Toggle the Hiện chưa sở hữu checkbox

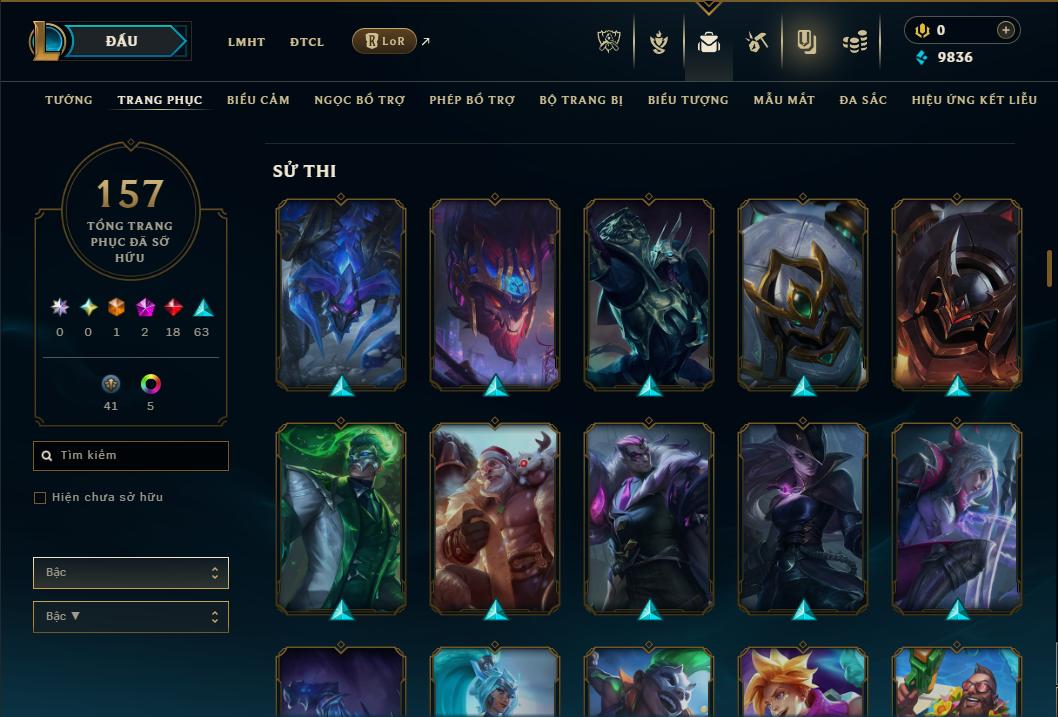[40, 498]
